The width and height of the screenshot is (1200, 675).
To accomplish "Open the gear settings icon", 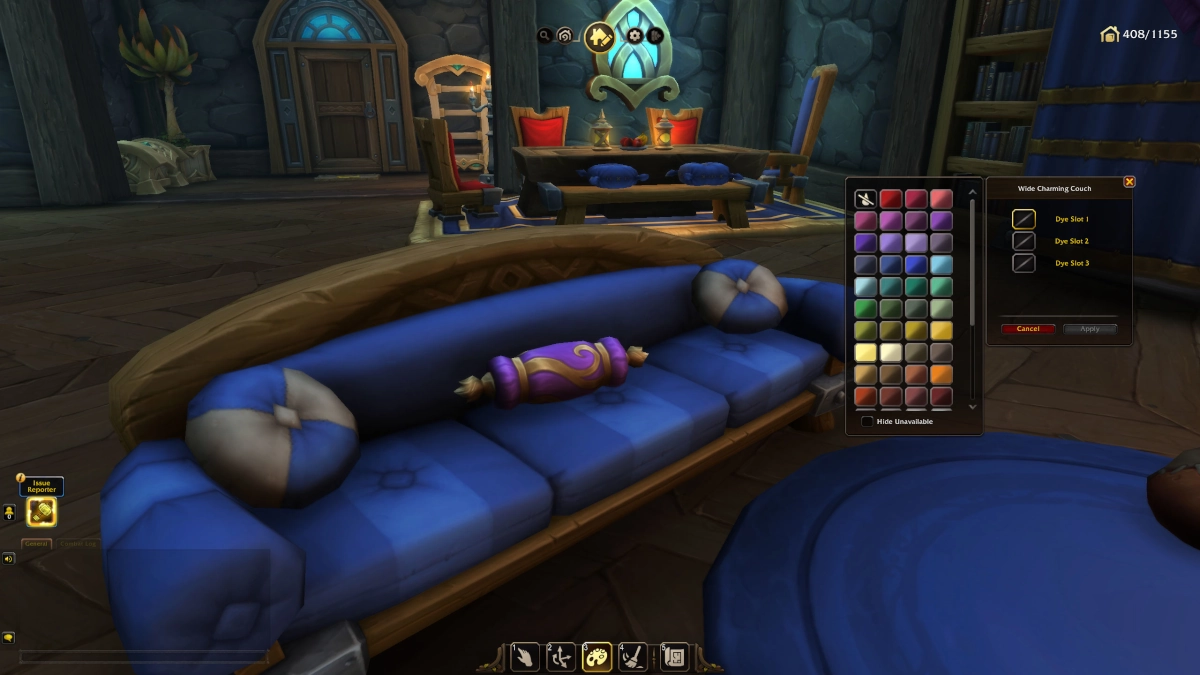I will (x=634, y=36).
